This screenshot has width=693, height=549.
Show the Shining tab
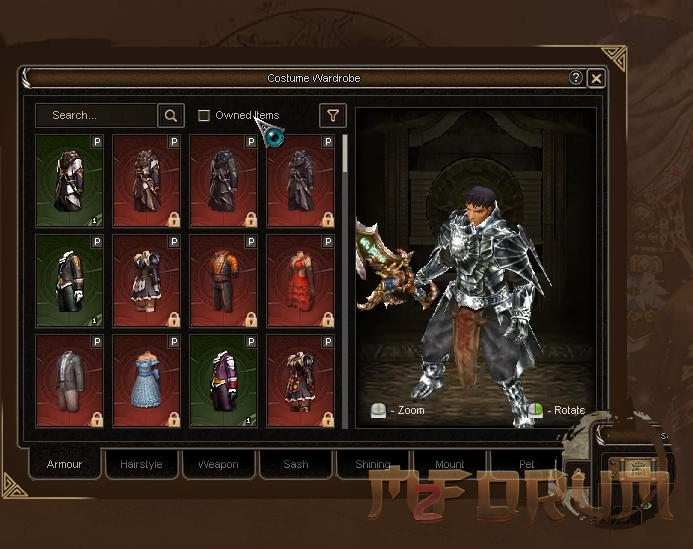tap(372, 465)
